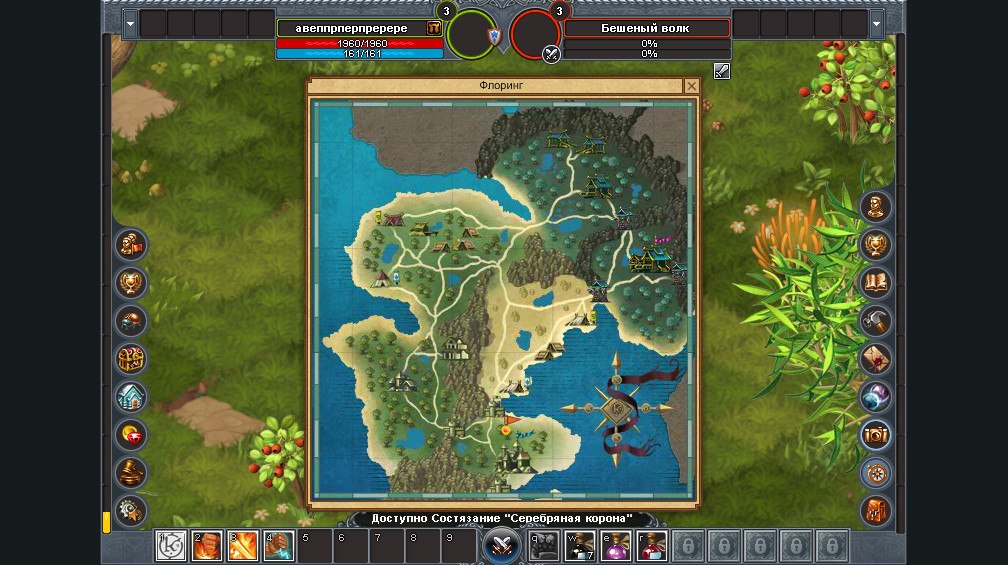Open the open book icon on right sidebar
Screen dimensions: 1008x565
(x=876, y=283)
